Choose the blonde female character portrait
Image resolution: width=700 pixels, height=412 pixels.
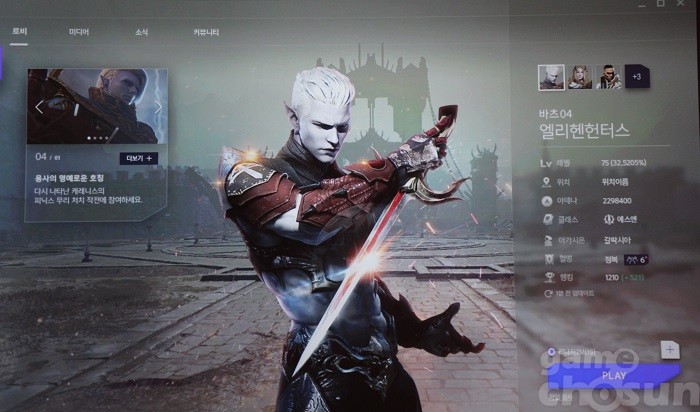(580, 77)
